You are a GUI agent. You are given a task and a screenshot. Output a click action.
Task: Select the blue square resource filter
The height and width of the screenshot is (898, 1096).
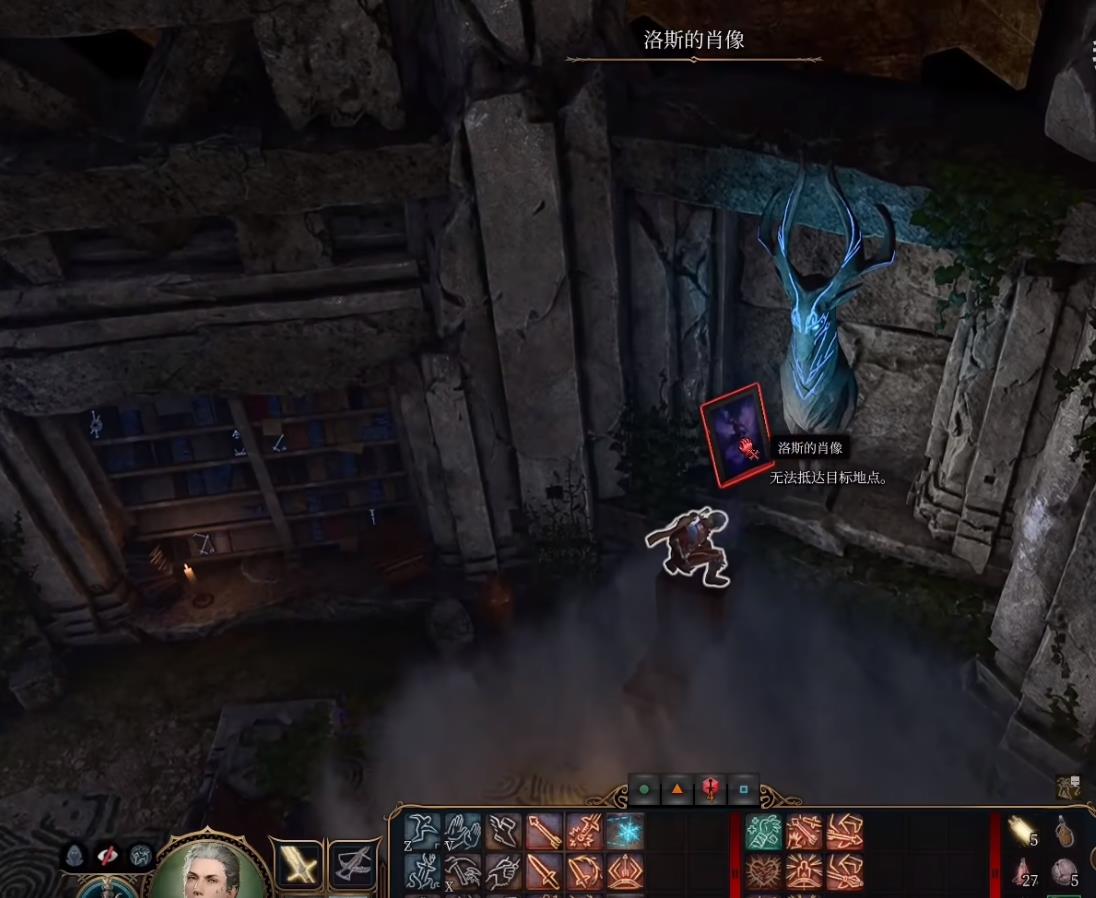pyautogui.click(x=743, y=789)
